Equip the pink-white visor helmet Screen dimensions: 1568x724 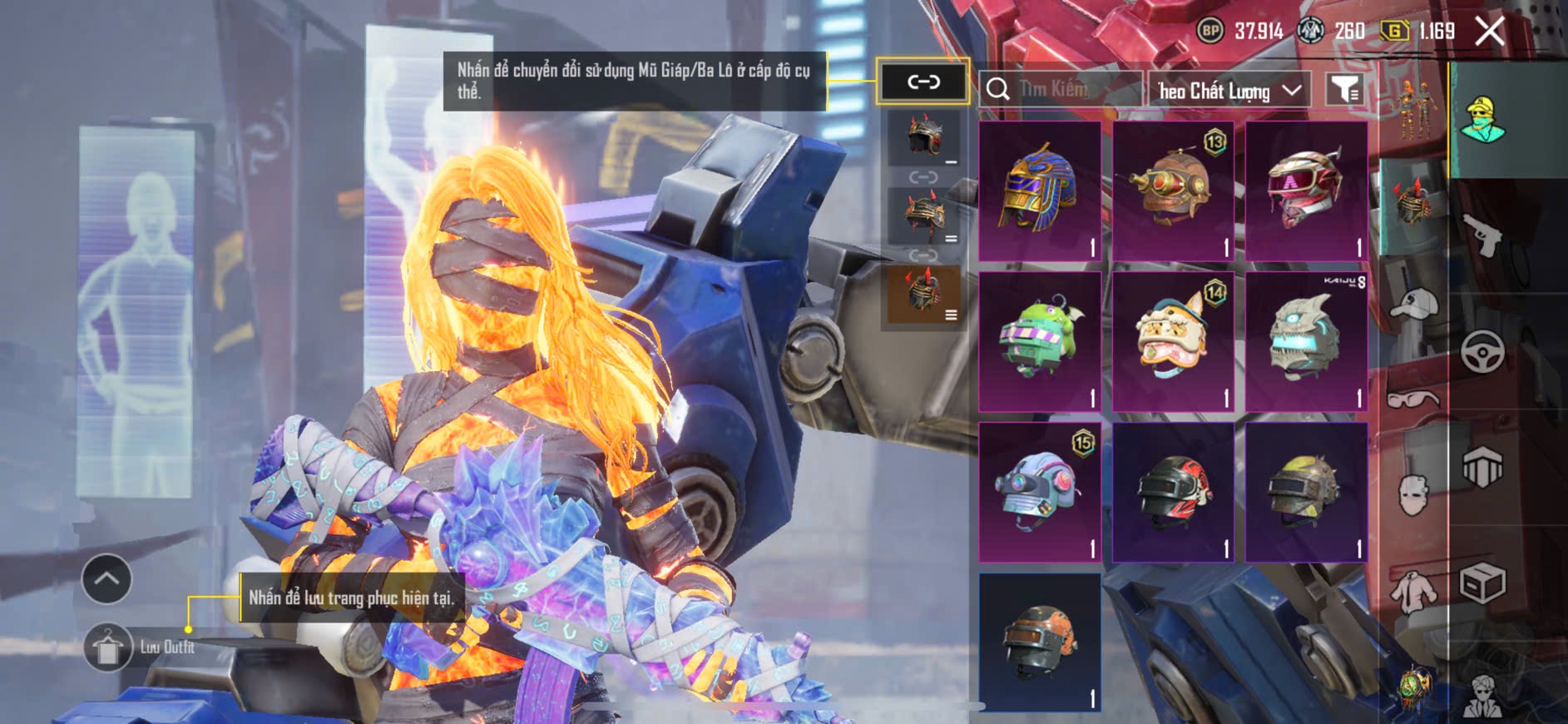pos(1306,191)
